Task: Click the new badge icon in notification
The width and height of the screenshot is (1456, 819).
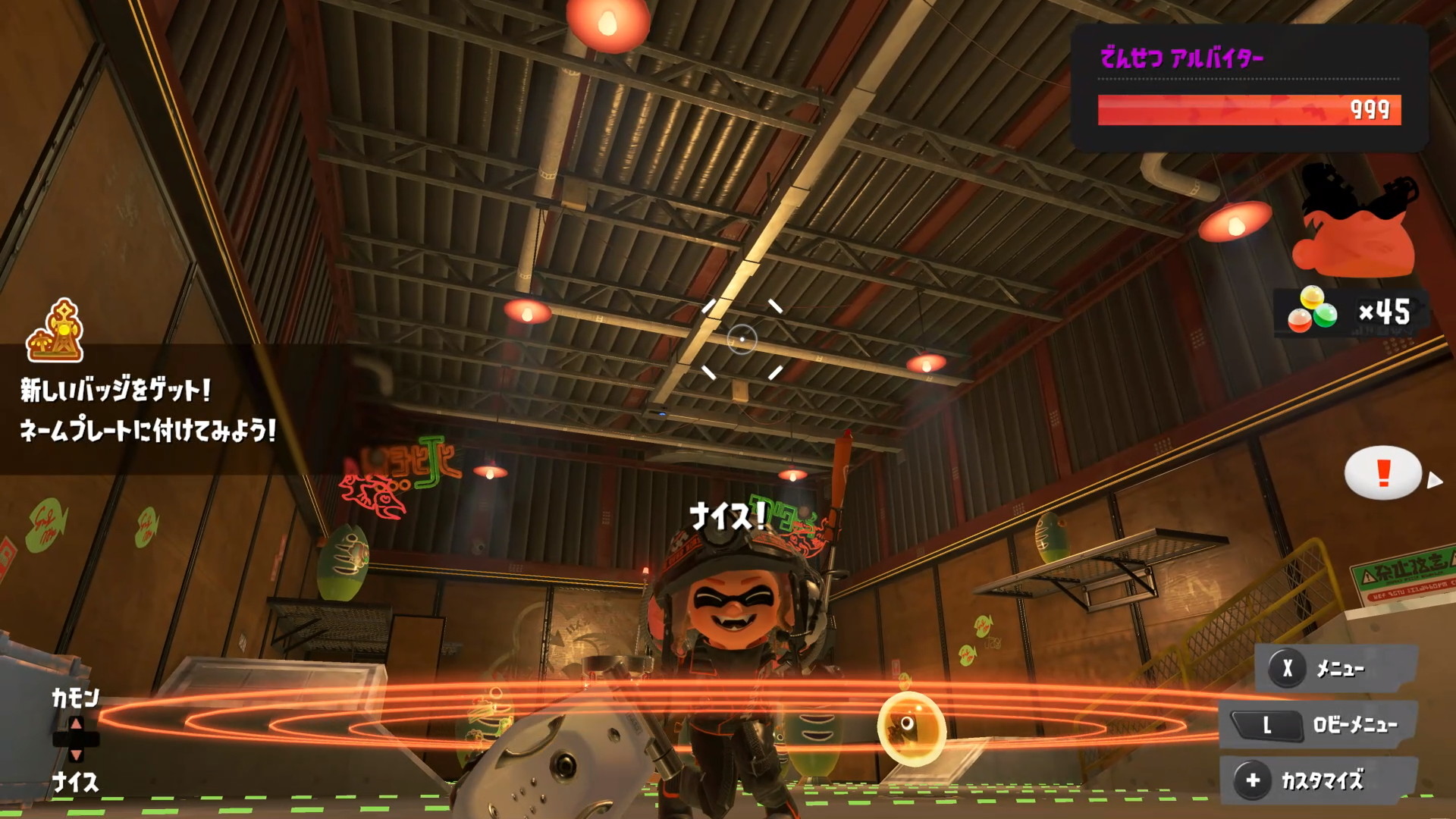Action: (55, 331)
